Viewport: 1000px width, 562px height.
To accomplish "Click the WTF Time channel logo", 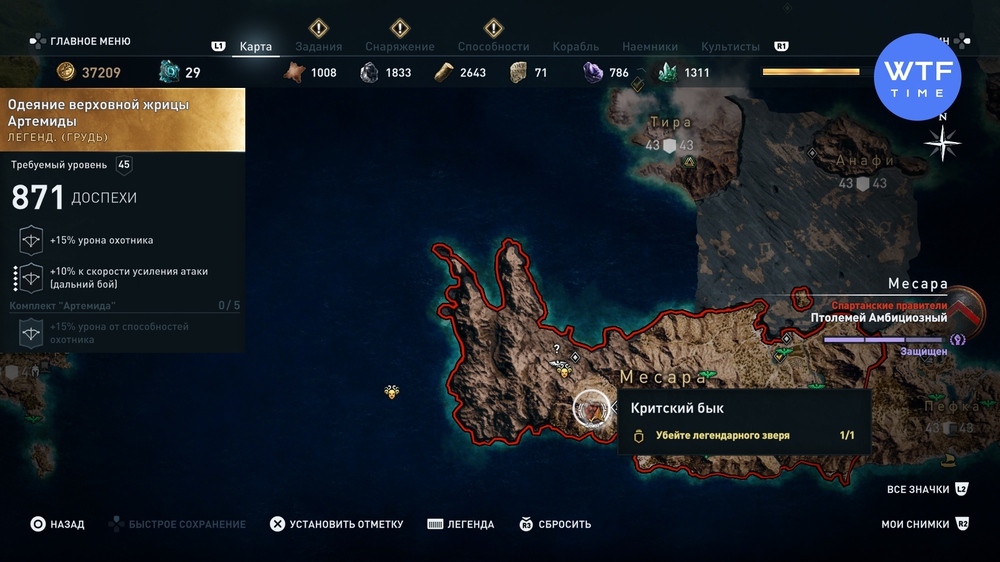I will [x=917, y=77].
